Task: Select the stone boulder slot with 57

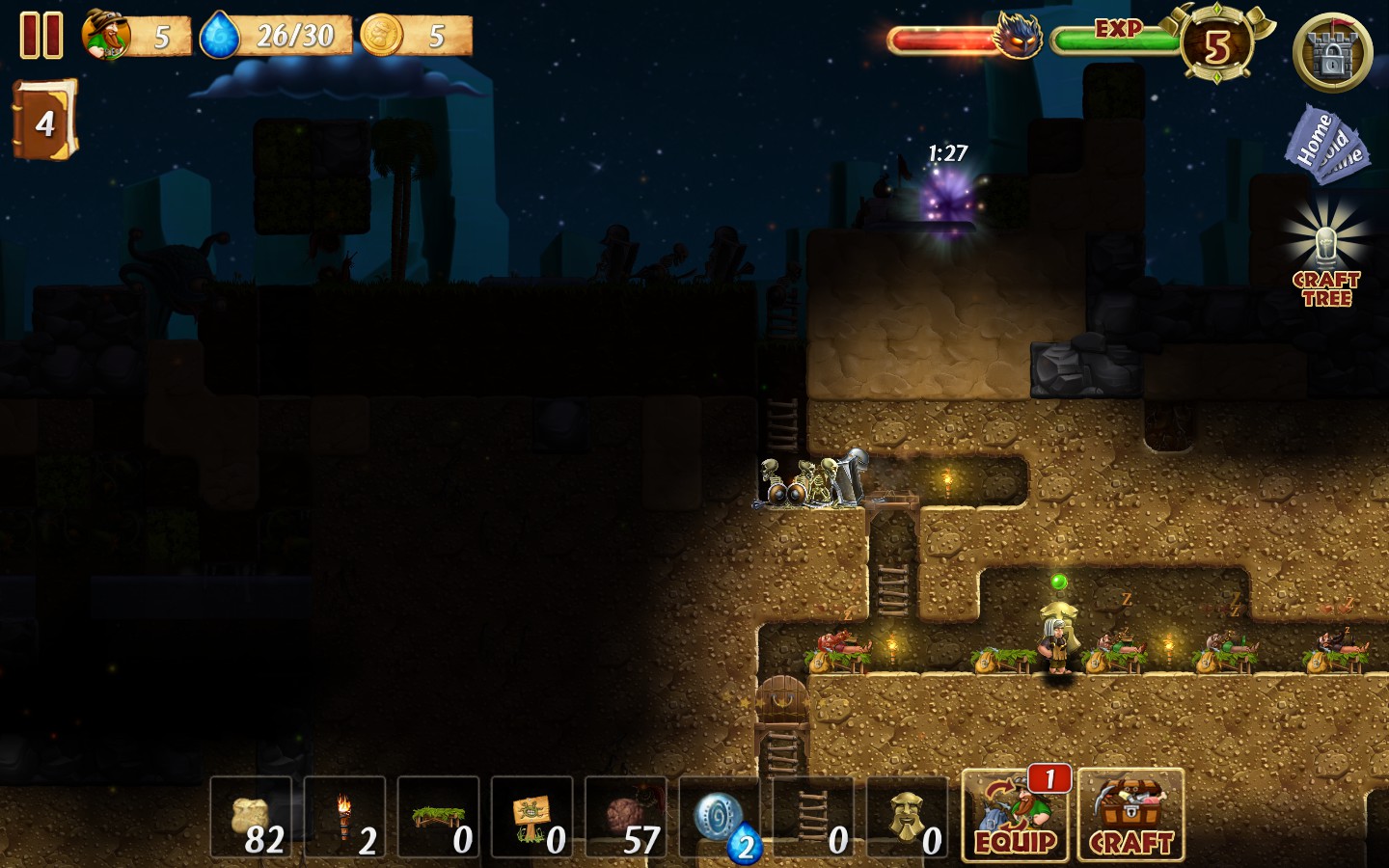Action: tap(625, 817)
